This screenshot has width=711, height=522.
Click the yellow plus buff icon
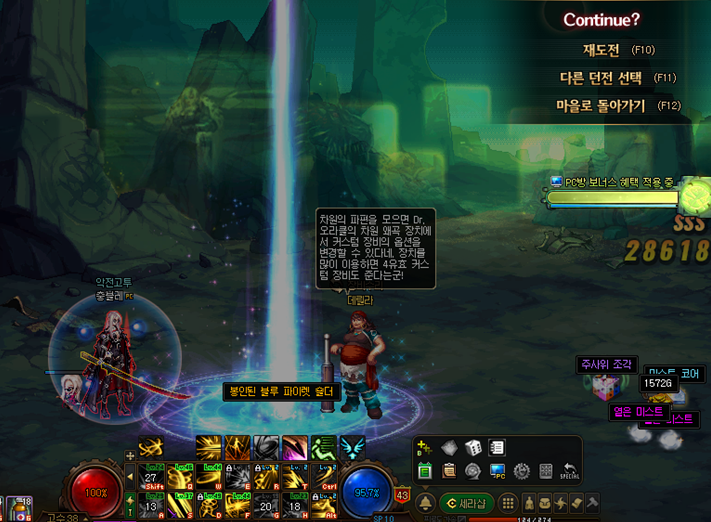(x=425, y=448)
